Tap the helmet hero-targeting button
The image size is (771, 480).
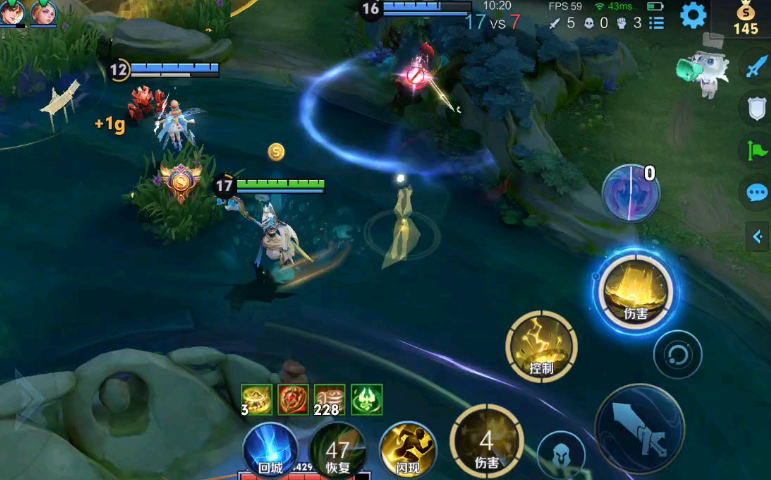[x=560, y=454]
